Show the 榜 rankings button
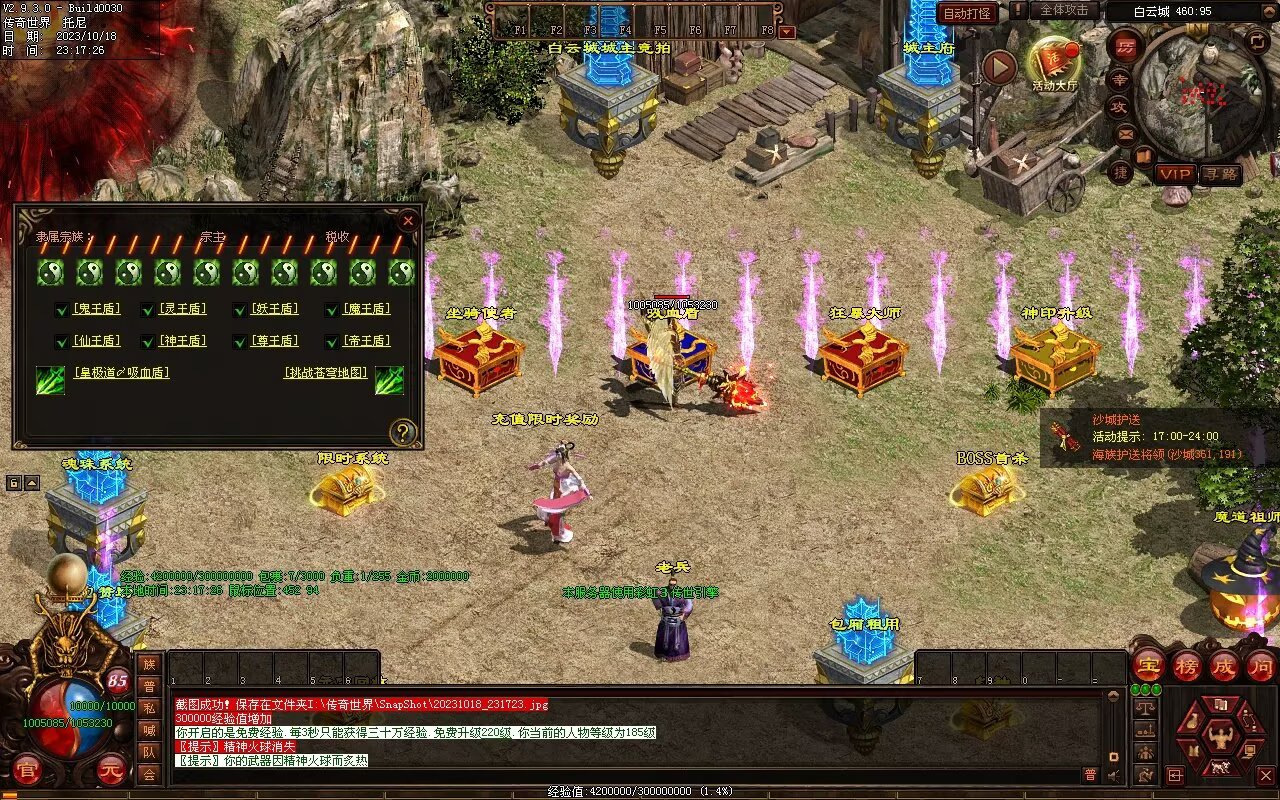This screenshot has height=800, width=1280. coord(1186,665)
